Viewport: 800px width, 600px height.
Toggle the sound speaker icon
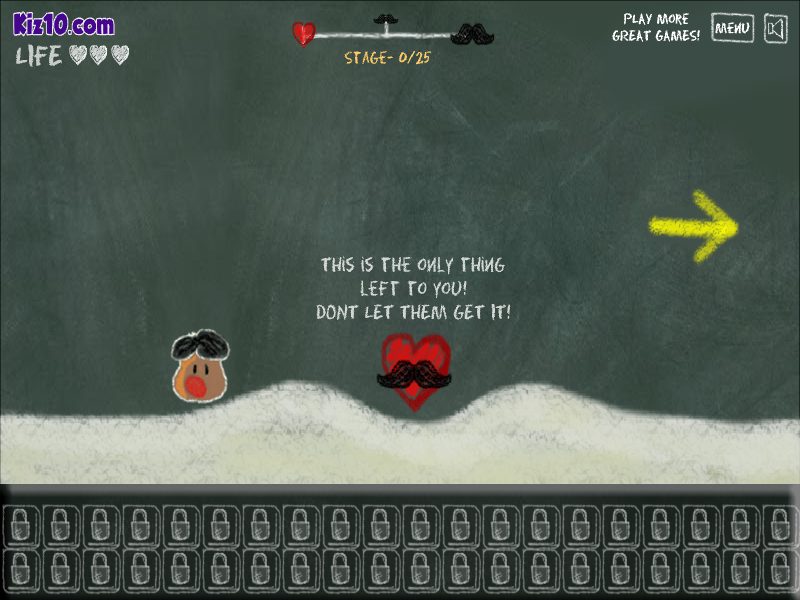click(776, 28)
